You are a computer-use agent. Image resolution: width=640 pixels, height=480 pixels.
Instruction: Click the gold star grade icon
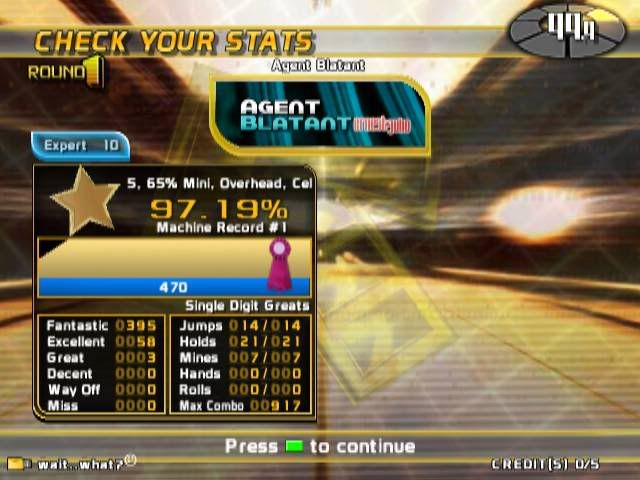84,200
